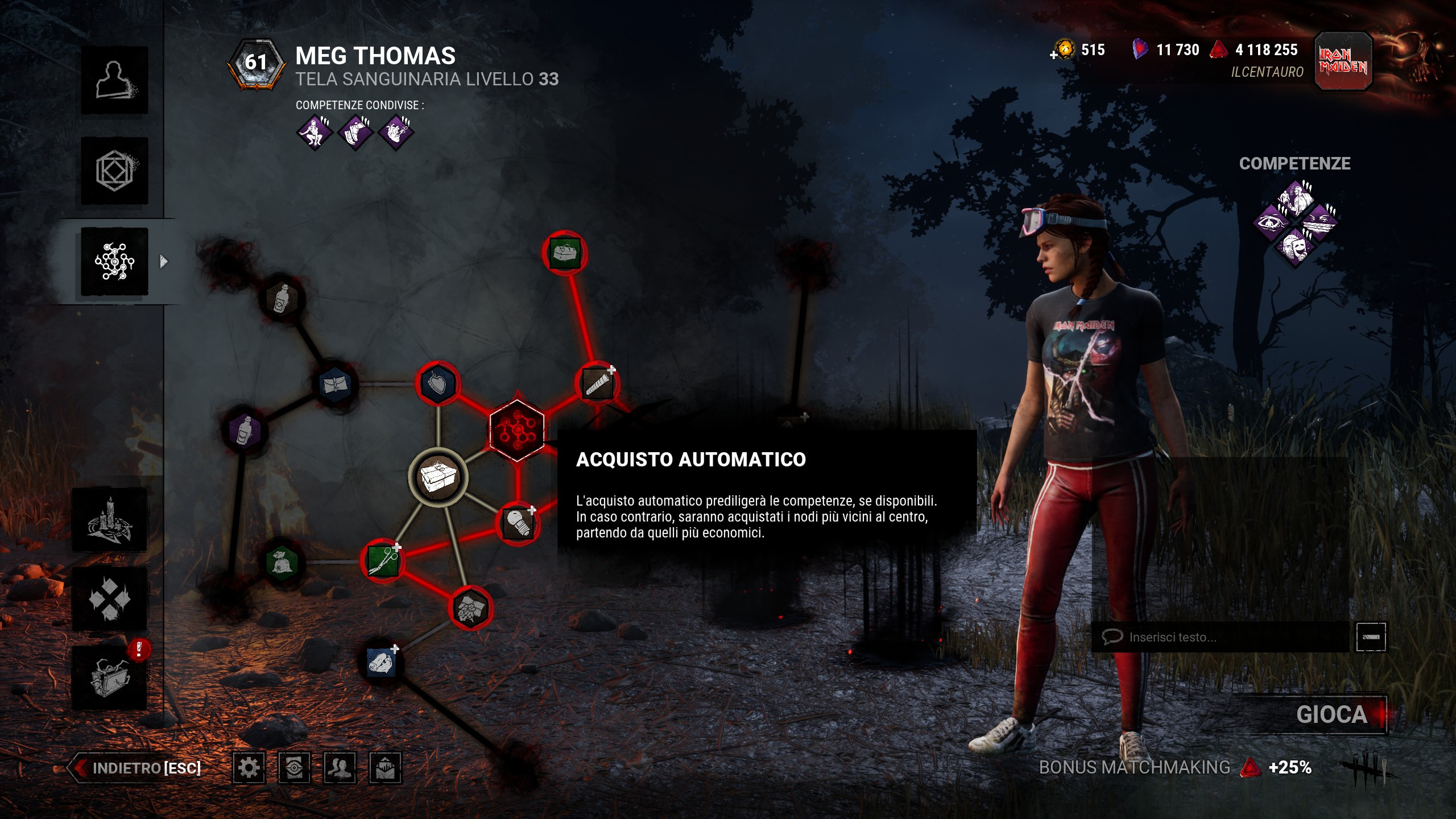Viewport: 1456px width, 819px height.
Task: Minimize the chat panel
Action: point(1371,637)
